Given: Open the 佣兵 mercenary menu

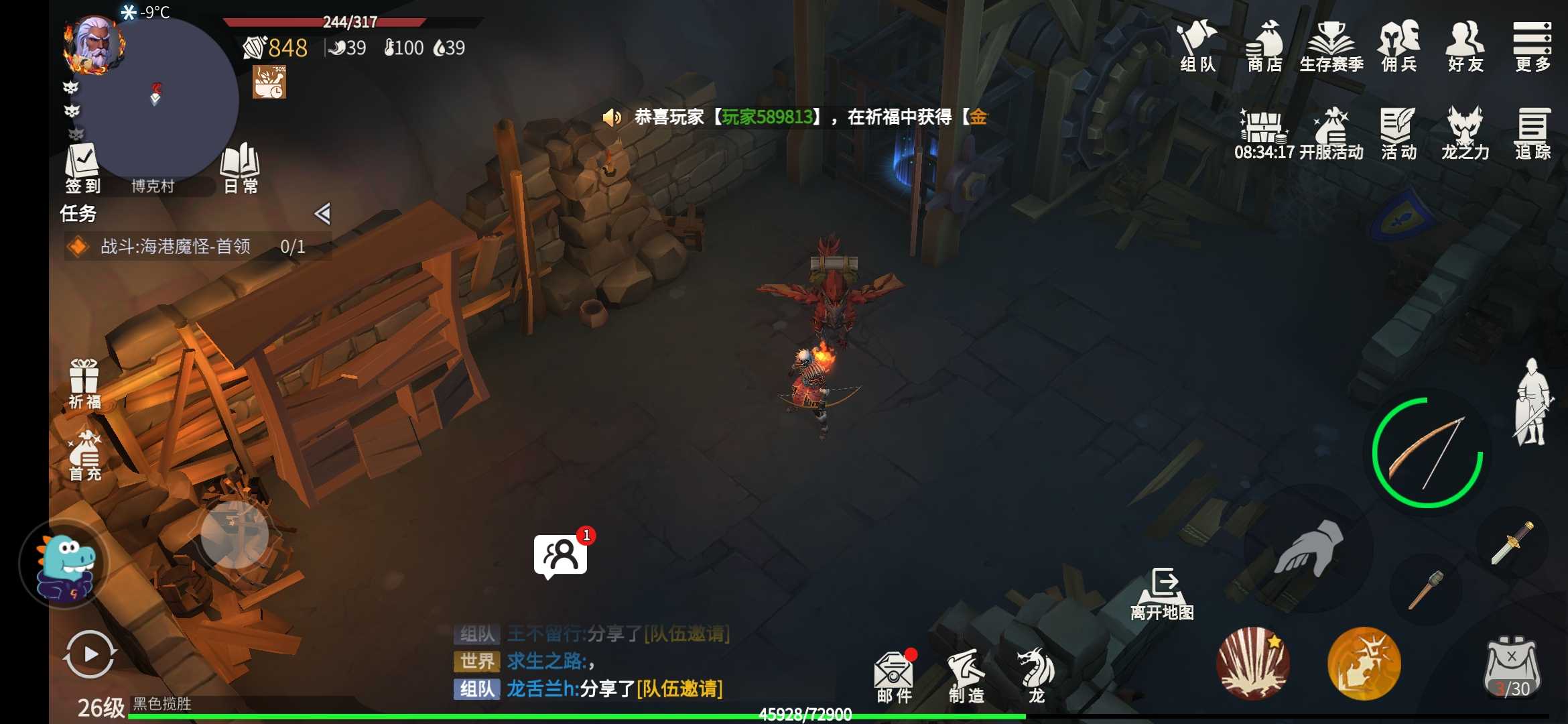Looking at the screenshot, I should [x=1398, y=46].
